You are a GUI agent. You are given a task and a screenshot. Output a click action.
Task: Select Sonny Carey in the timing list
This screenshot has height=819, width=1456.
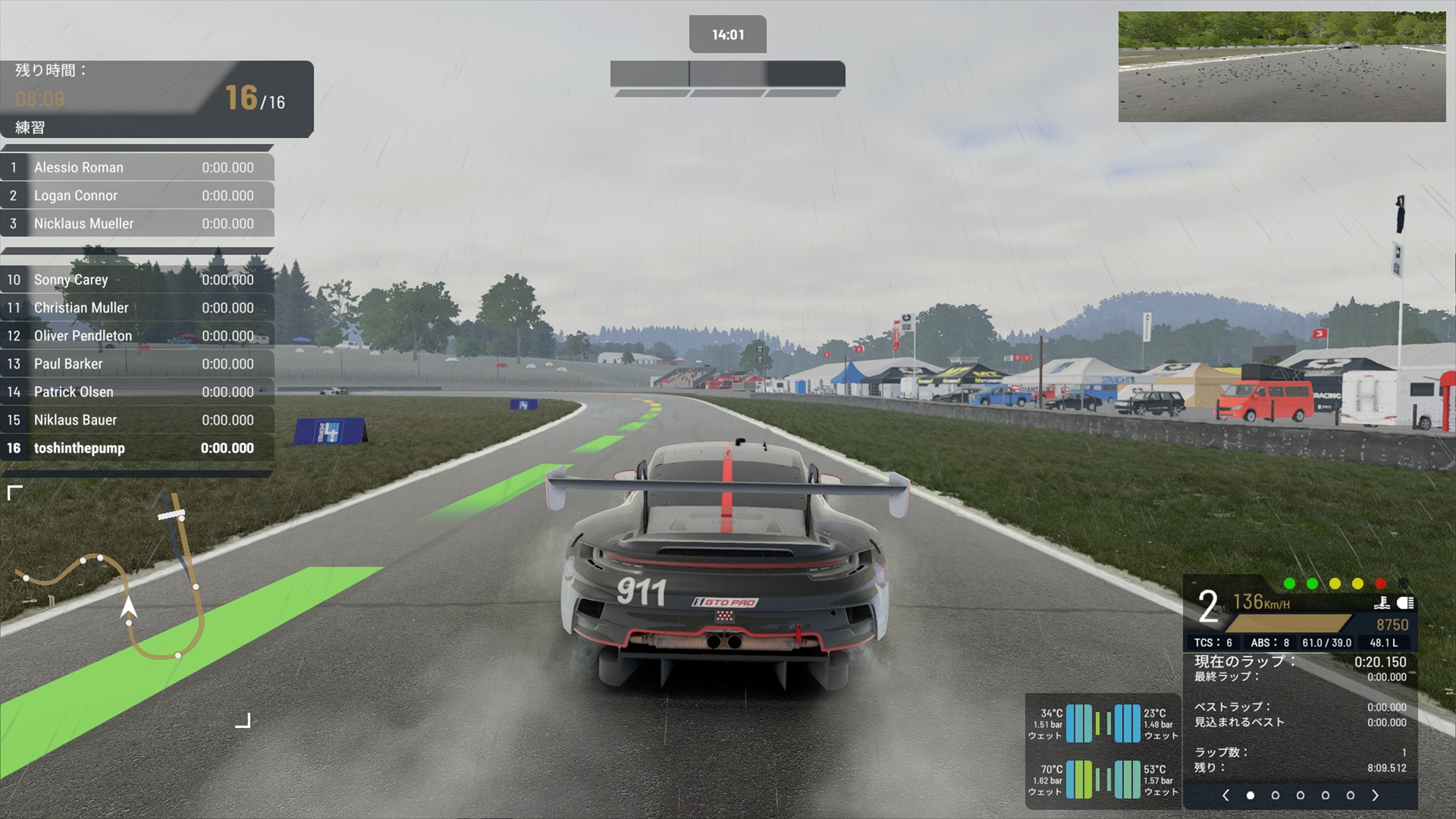click(137, 280)
